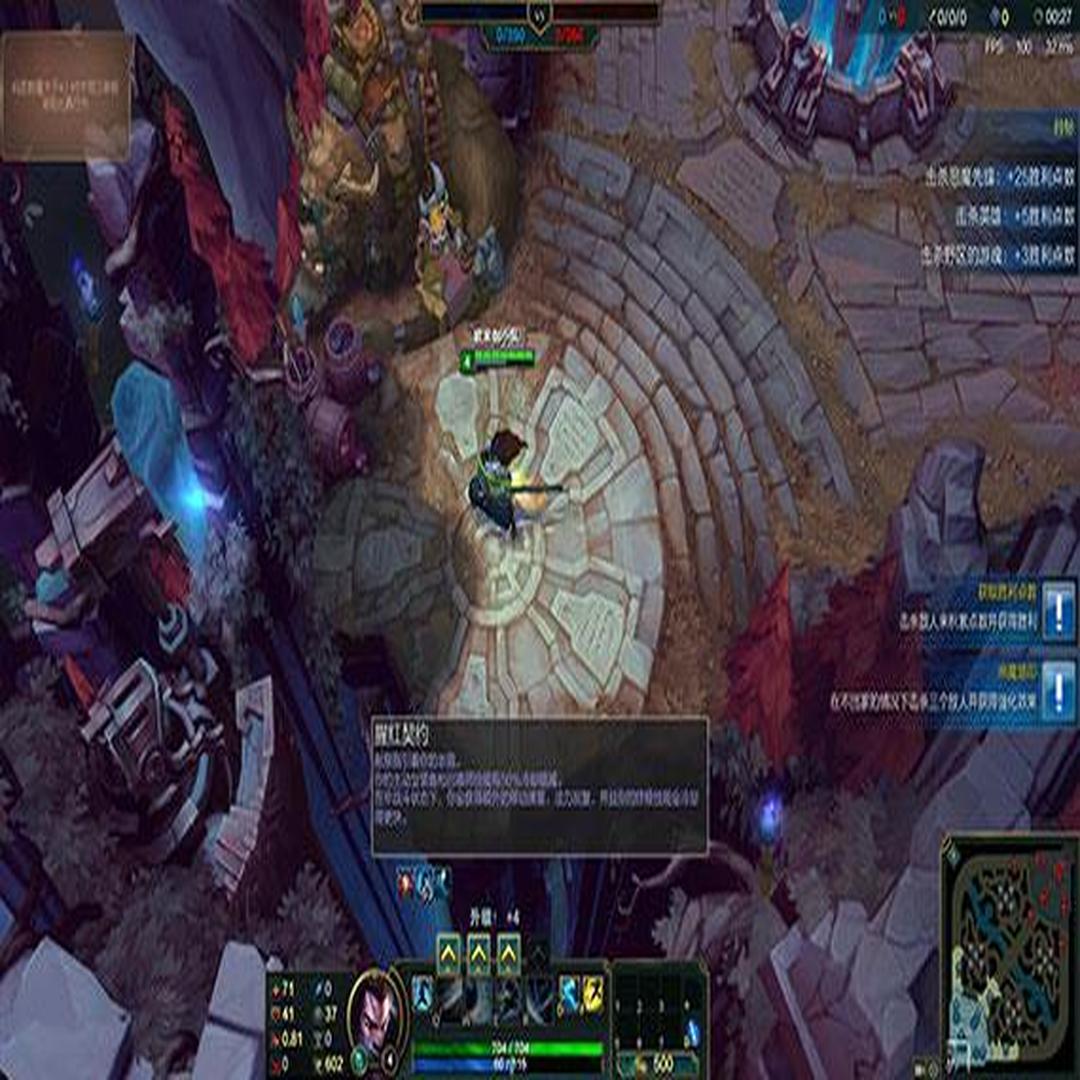The height and width of the screenshot is (1080, 1080).
Task: Select the Q ability icon
Action: coord(450,998)
